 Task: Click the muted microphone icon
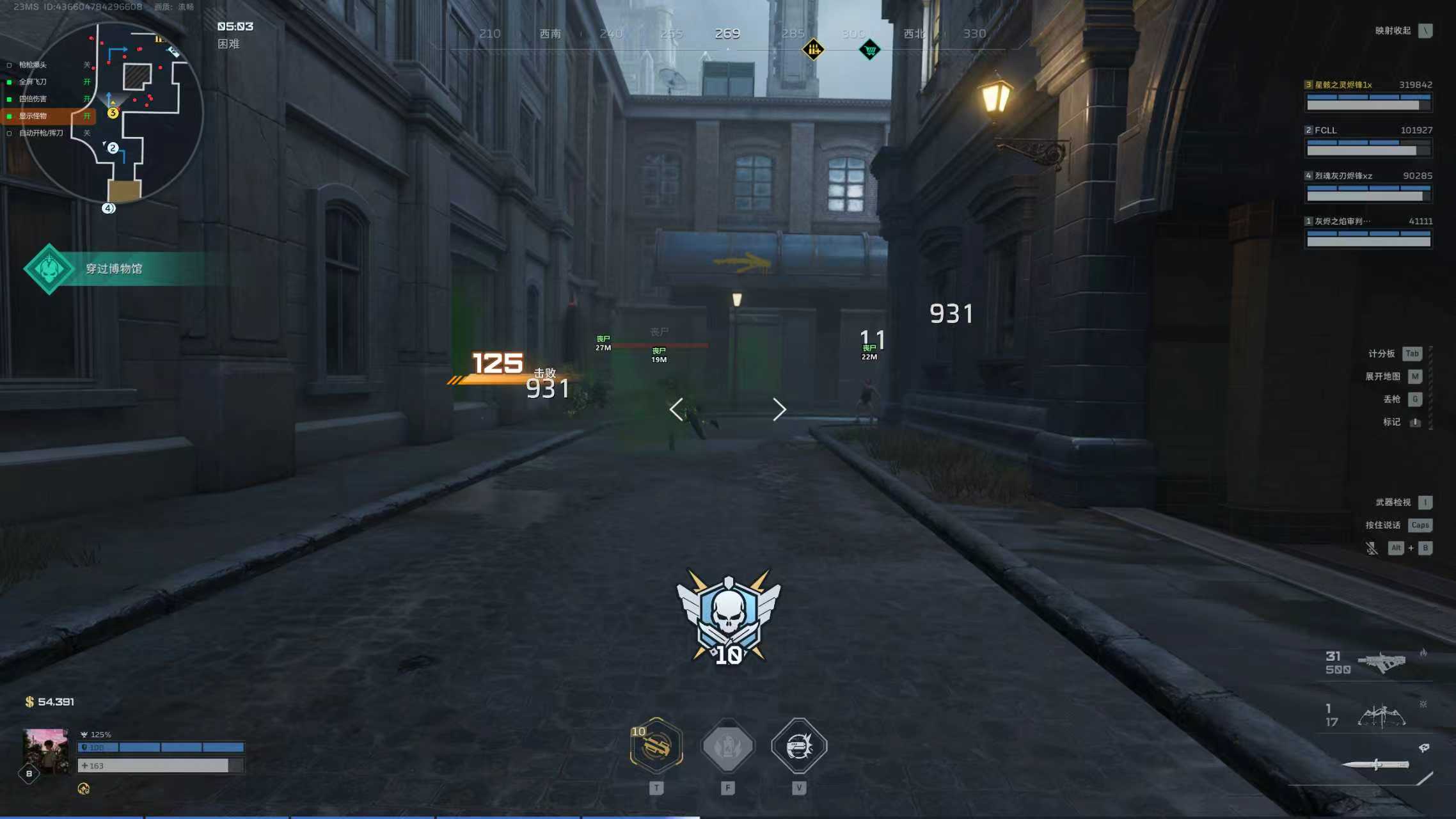(1372, 548)
